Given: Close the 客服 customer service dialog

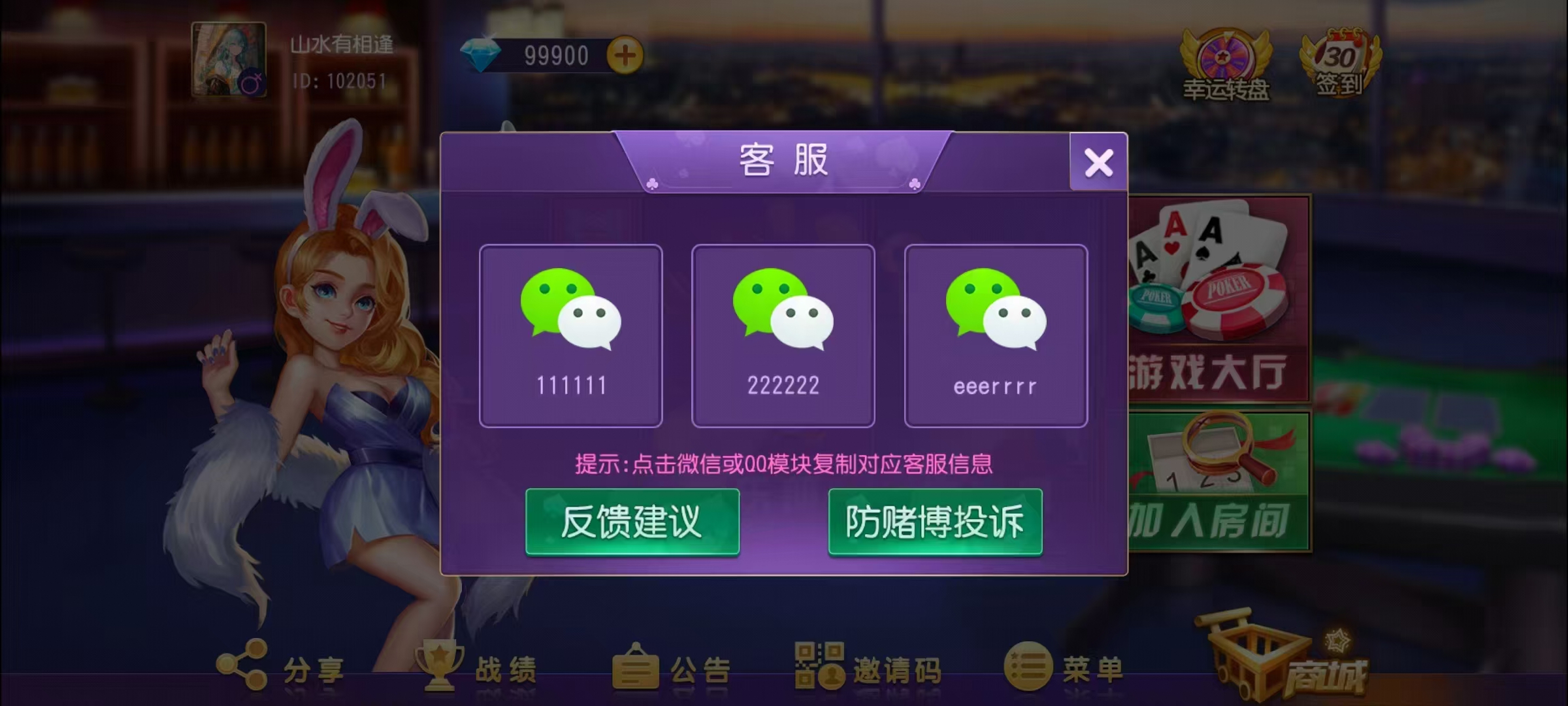Looking at the screenshot, I should pos(1098,162).
